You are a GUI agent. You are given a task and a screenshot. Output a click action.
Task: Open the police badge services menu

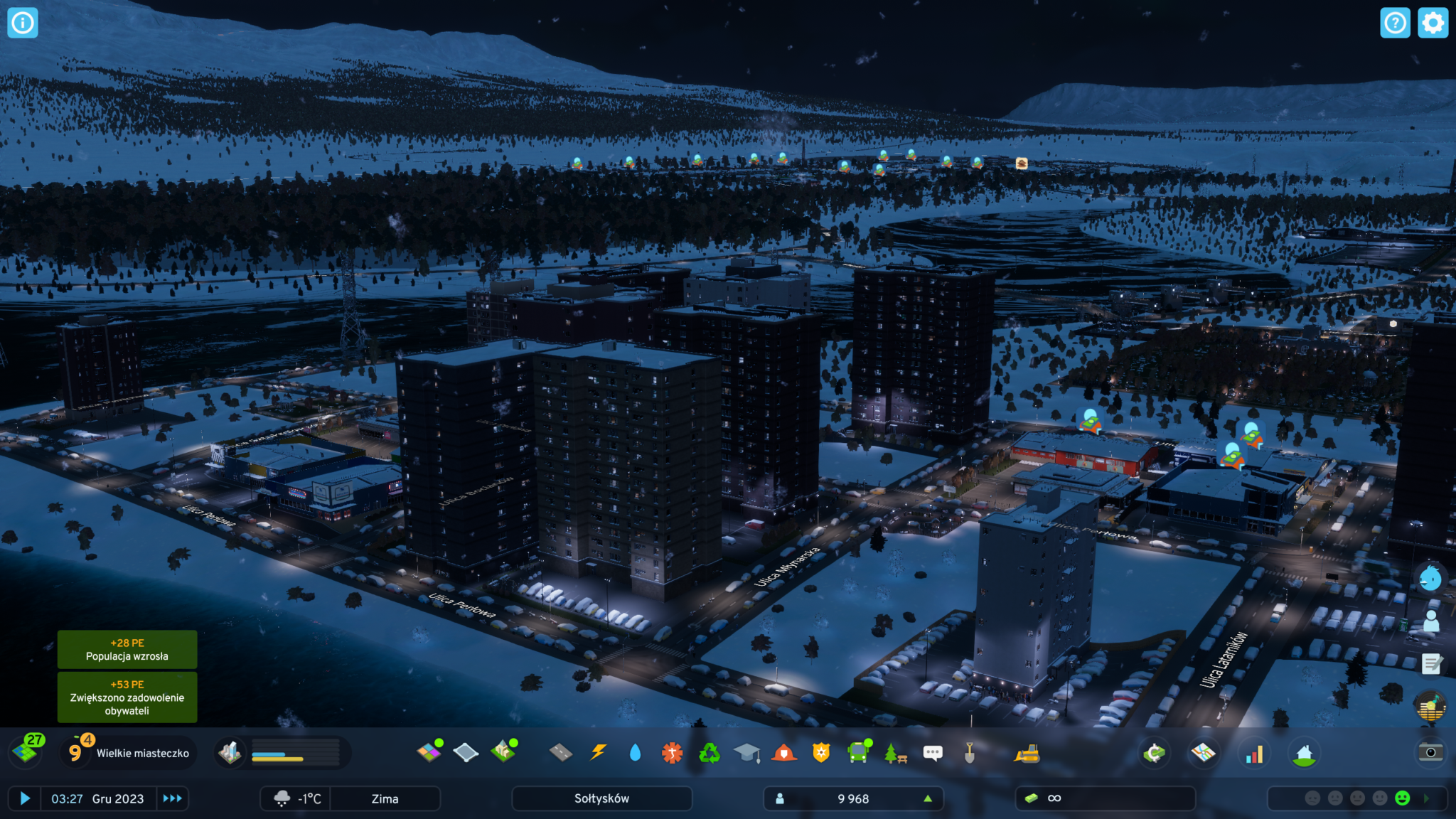coord(821,752)
